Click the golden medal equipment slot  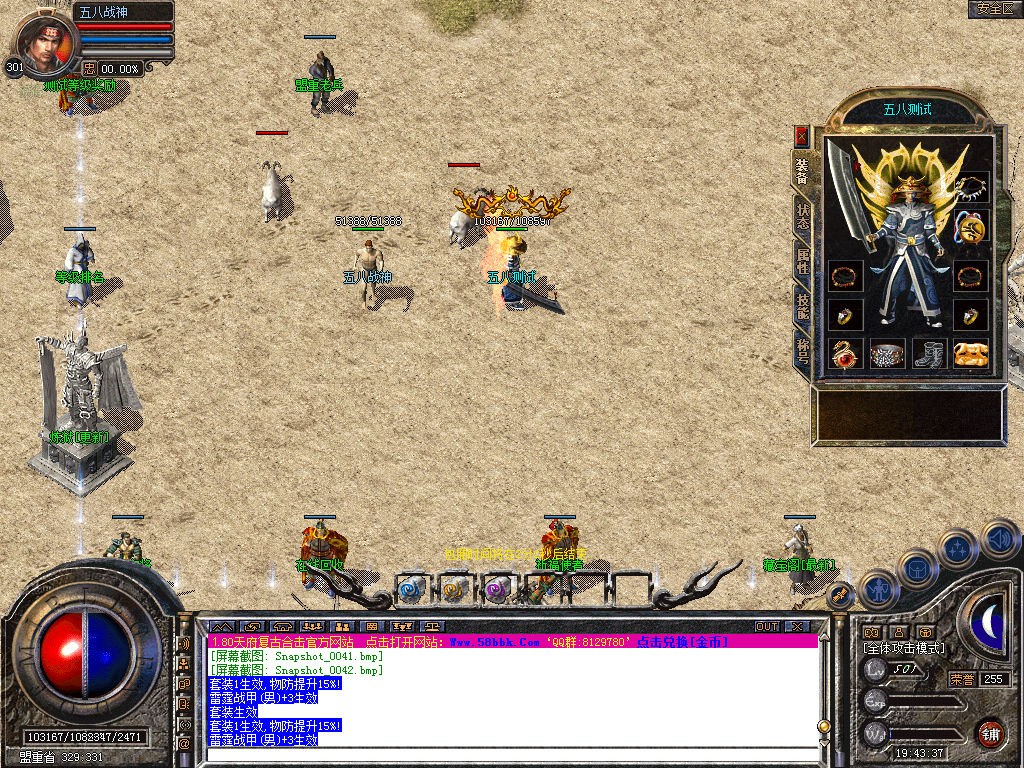pyautogui.click(x=971, y=230)
